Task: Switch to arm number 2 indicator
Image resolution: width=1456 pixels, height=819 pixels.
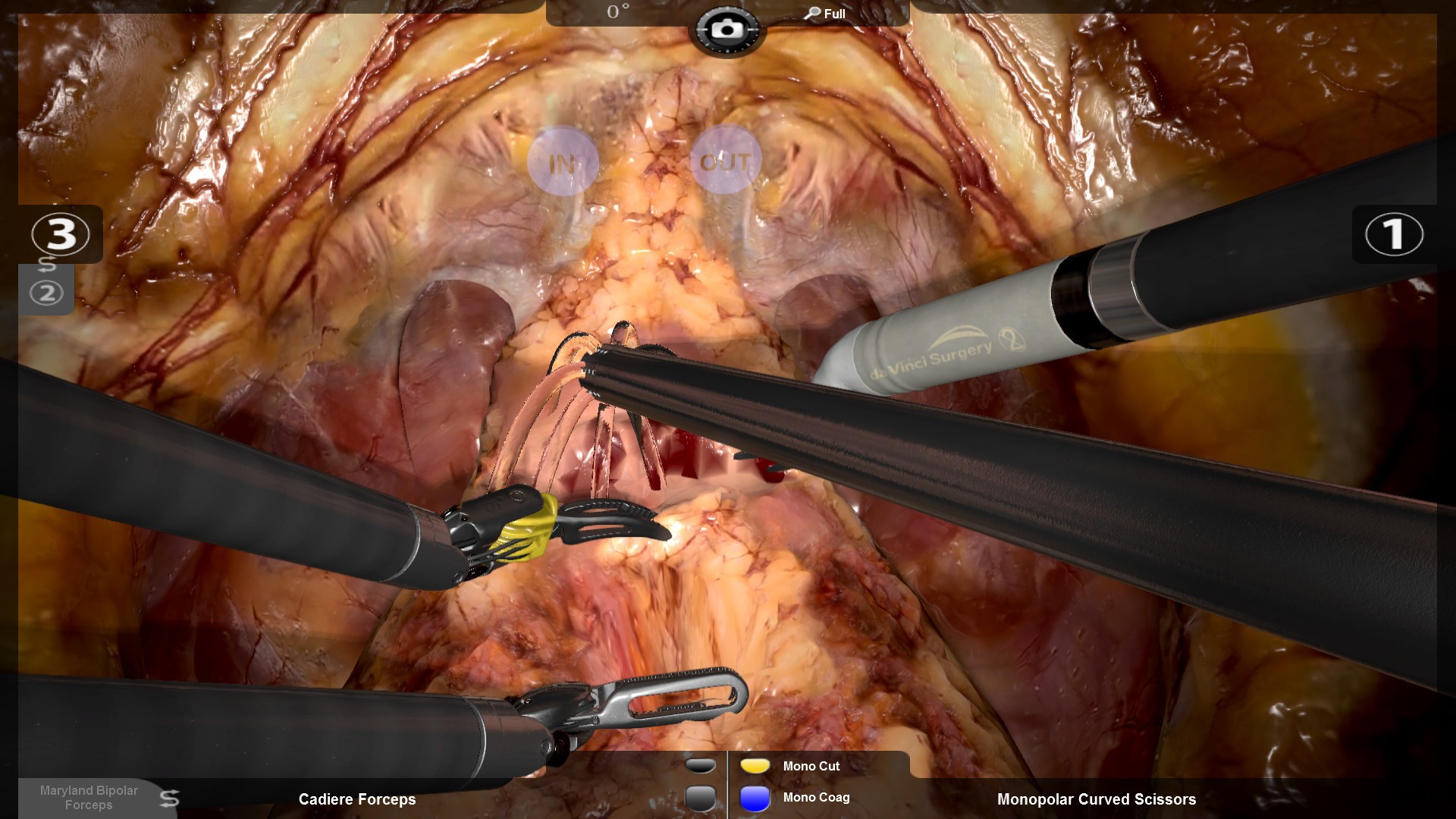Action: tap(46, 292)
